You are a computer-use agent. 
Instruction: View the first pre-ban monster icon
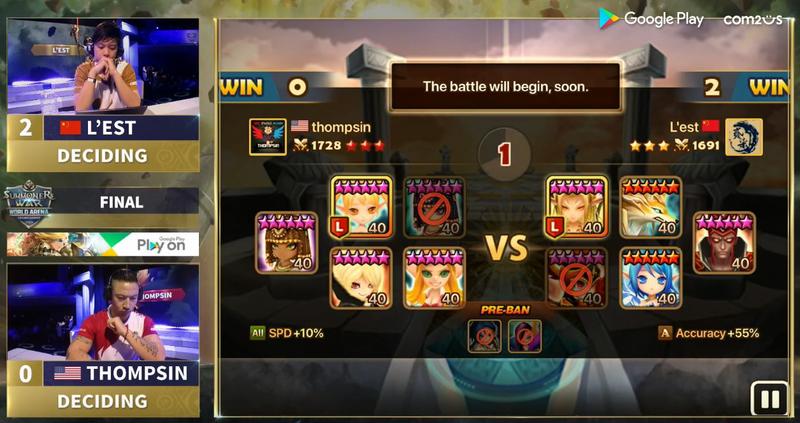click(485, 335)
